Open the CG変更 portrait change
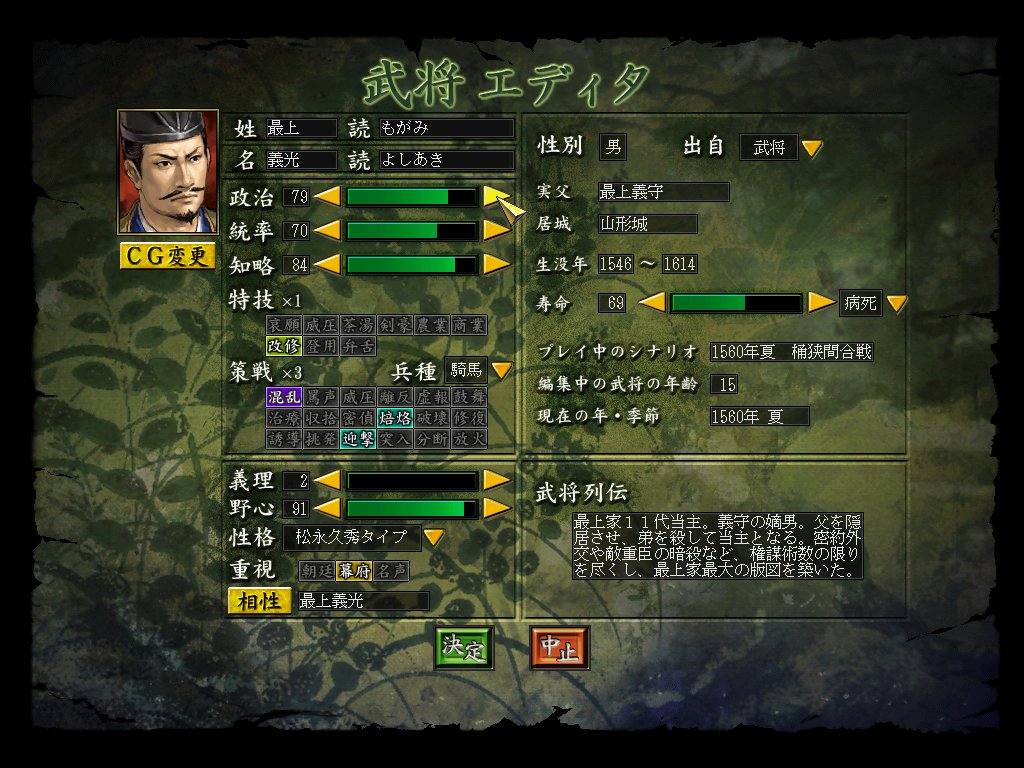This screenshot has width=1024, height=768. 167,256
